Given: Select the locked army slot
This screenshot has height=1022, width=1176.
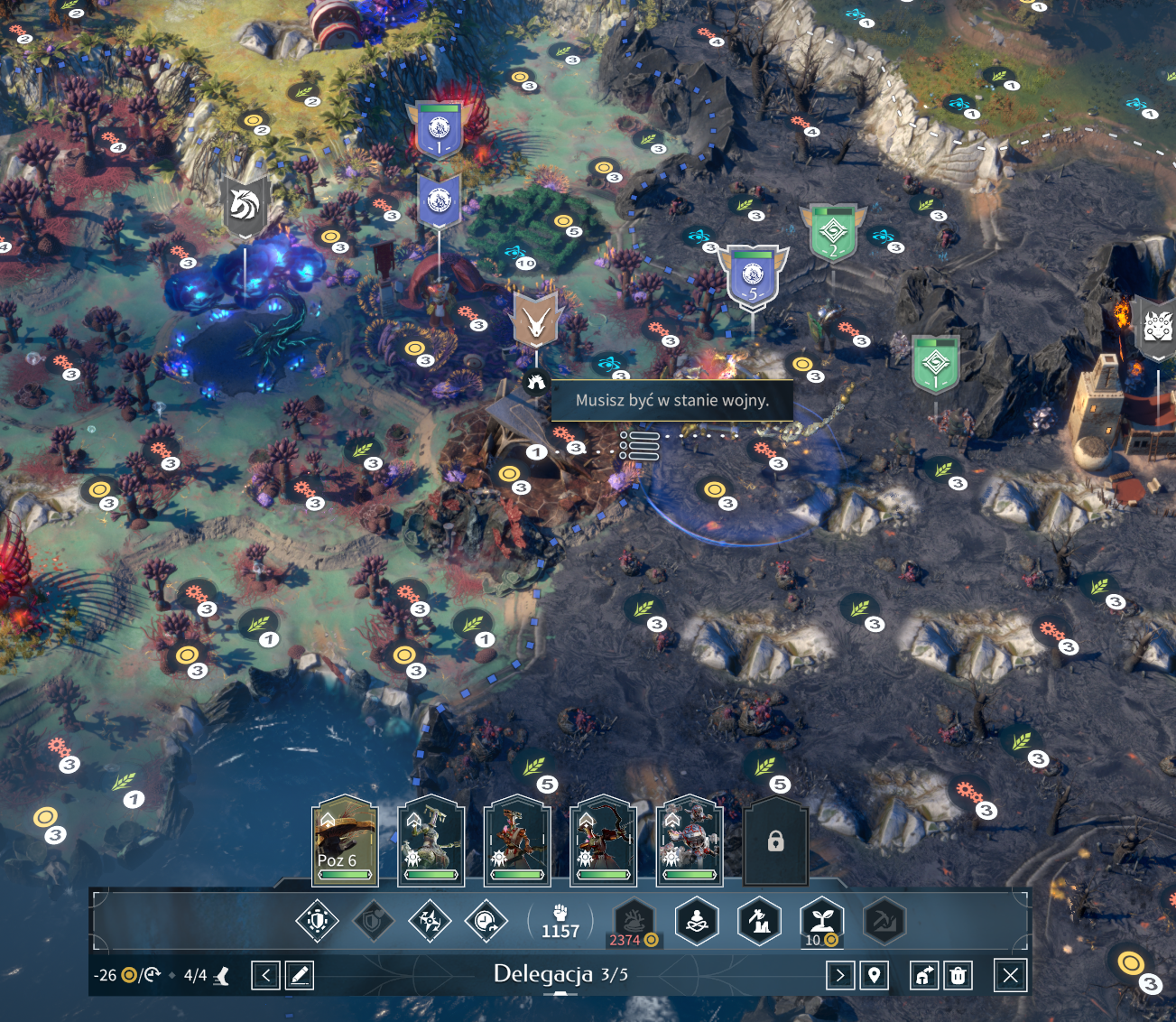Looking at the screenshot, I should point(775,841).
